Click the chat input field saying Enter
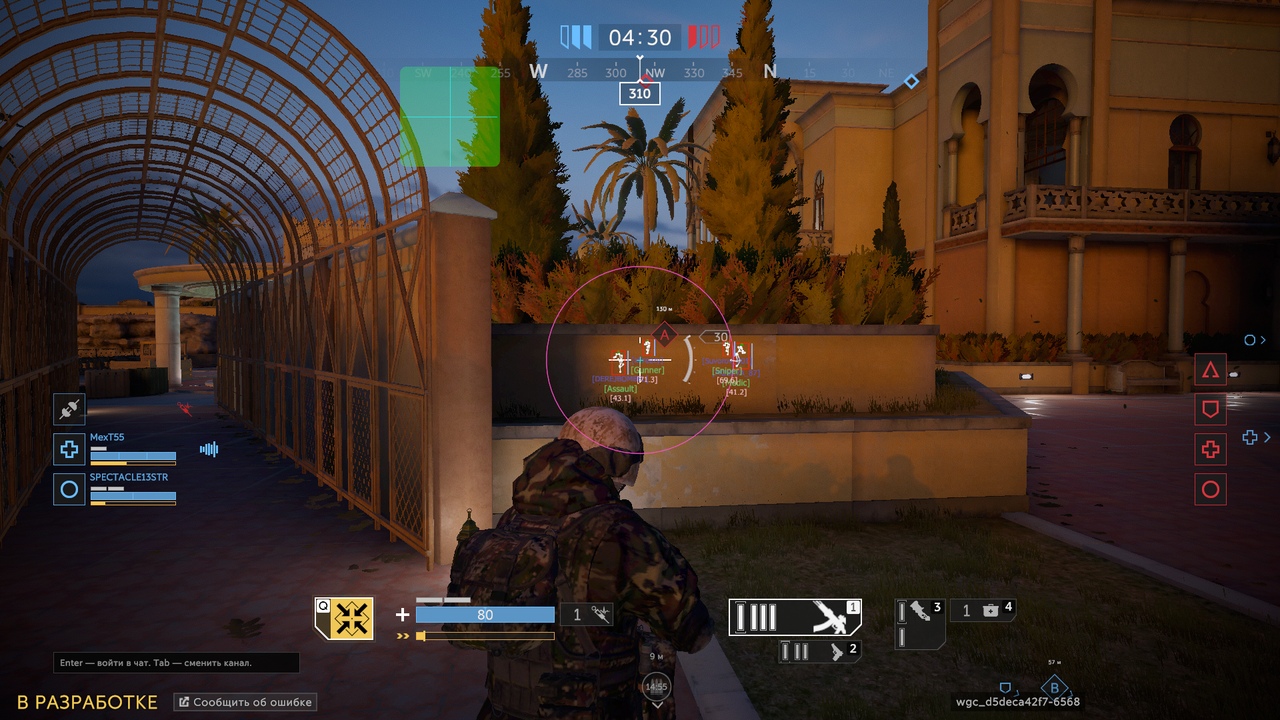 [175, 663]
